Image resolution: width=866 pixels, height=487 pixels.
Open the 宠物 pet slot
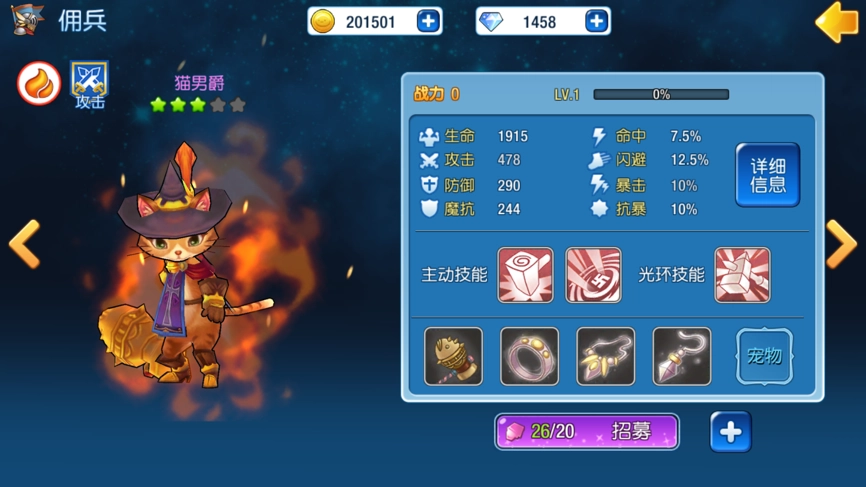764,356
